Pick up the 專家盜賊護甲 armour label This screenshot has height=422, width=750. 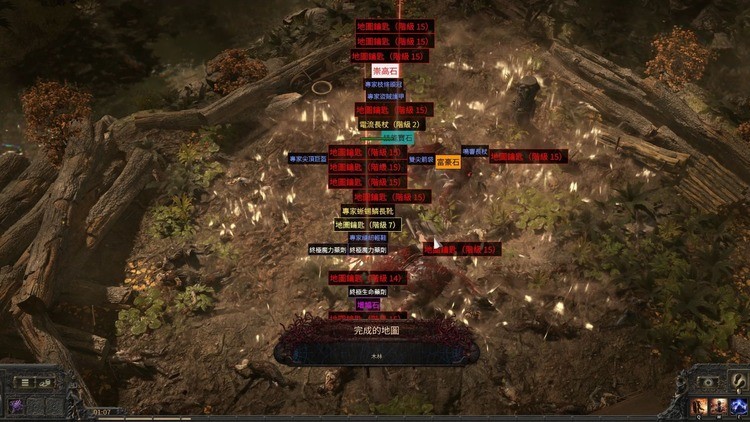(x=385, y=96)
